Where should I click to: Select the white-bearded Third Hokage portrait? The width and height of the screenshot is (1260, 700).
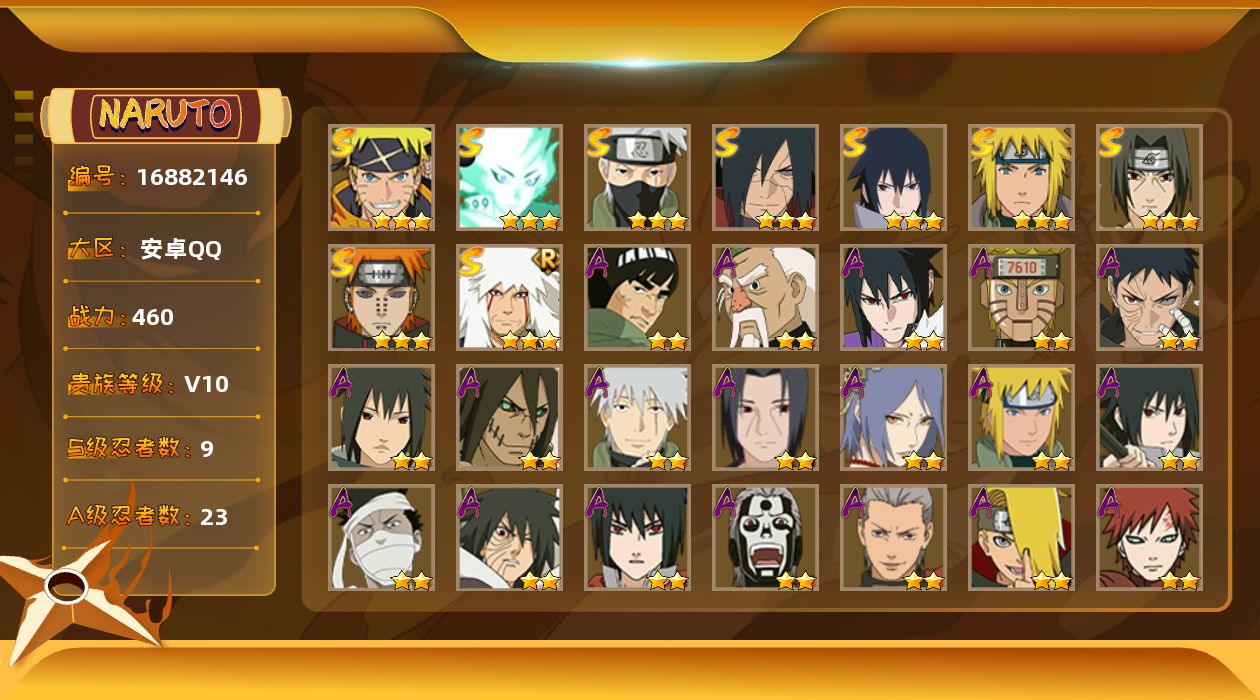coord(765,297)
